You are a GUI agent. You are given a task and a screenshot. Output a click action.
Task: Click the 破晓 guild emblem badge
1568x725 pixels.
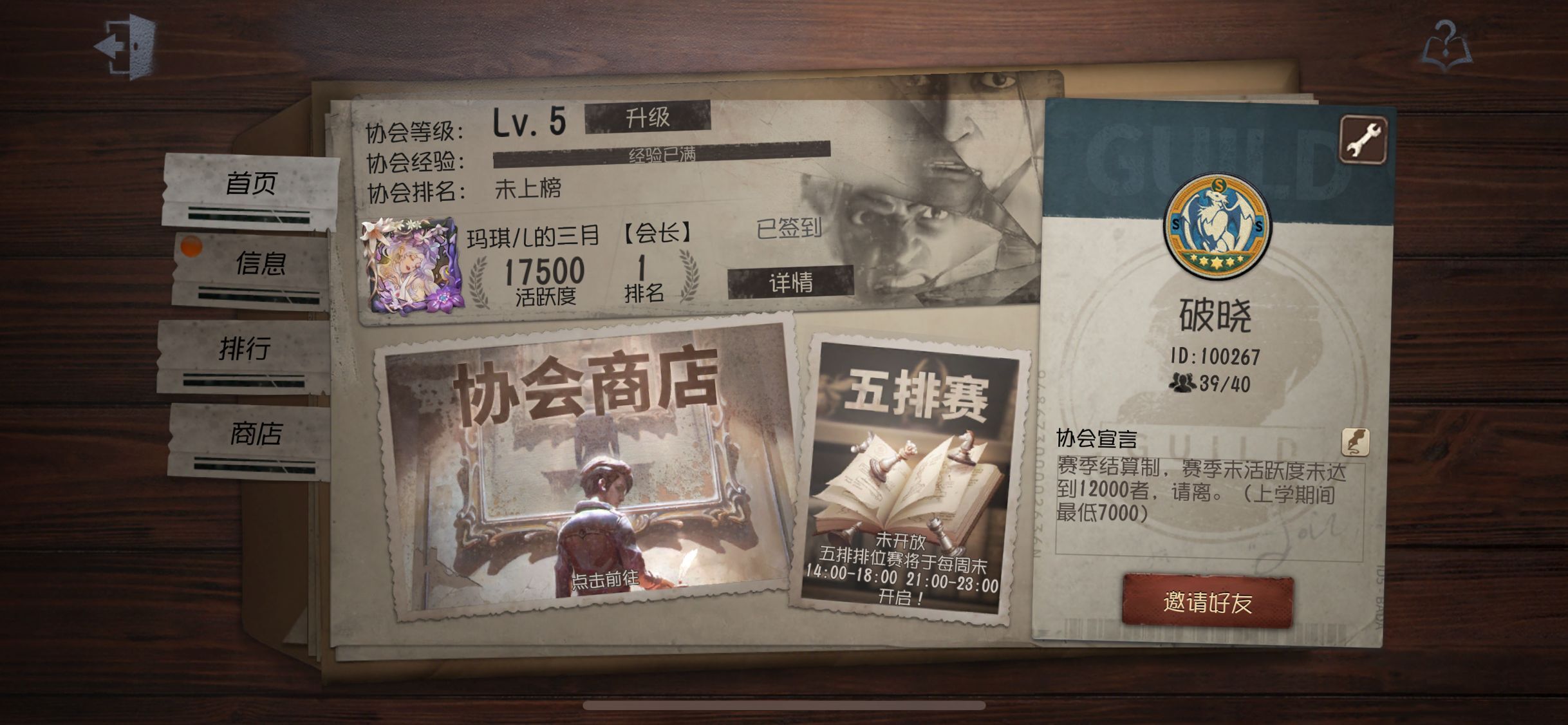tap(1217, 226)
